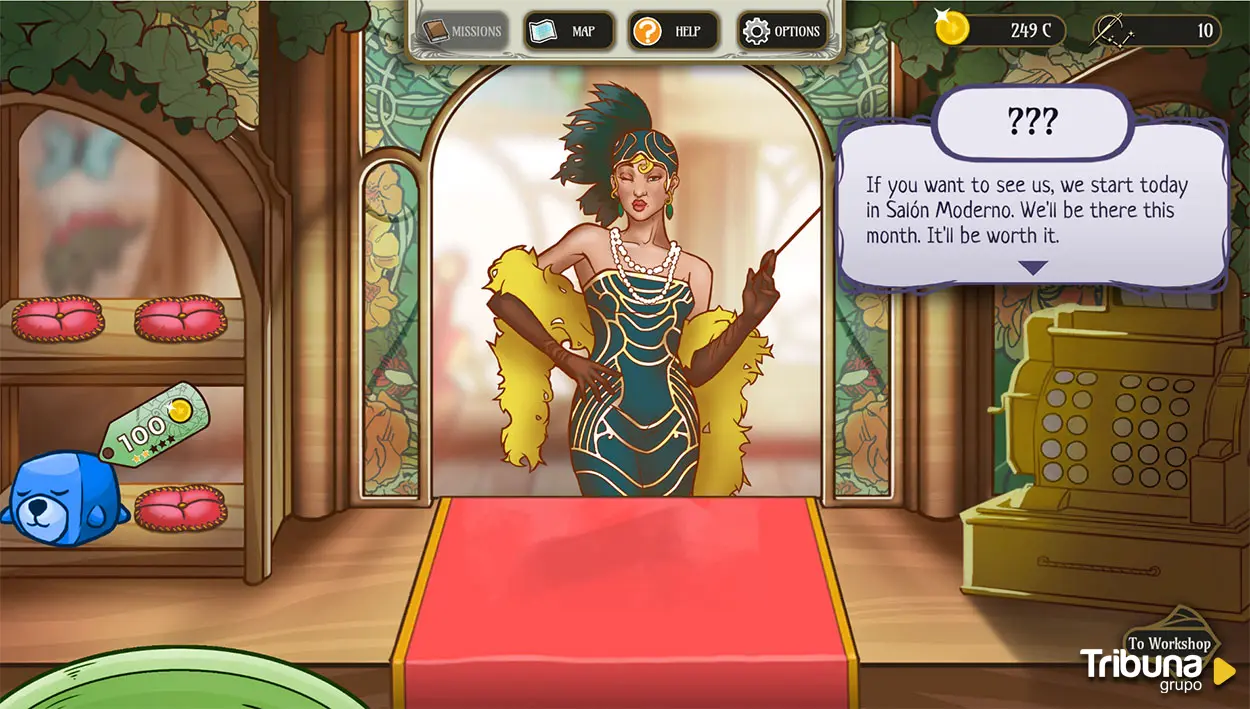Open the Options gear menu
1250x709 pixels.
point(784,31)
